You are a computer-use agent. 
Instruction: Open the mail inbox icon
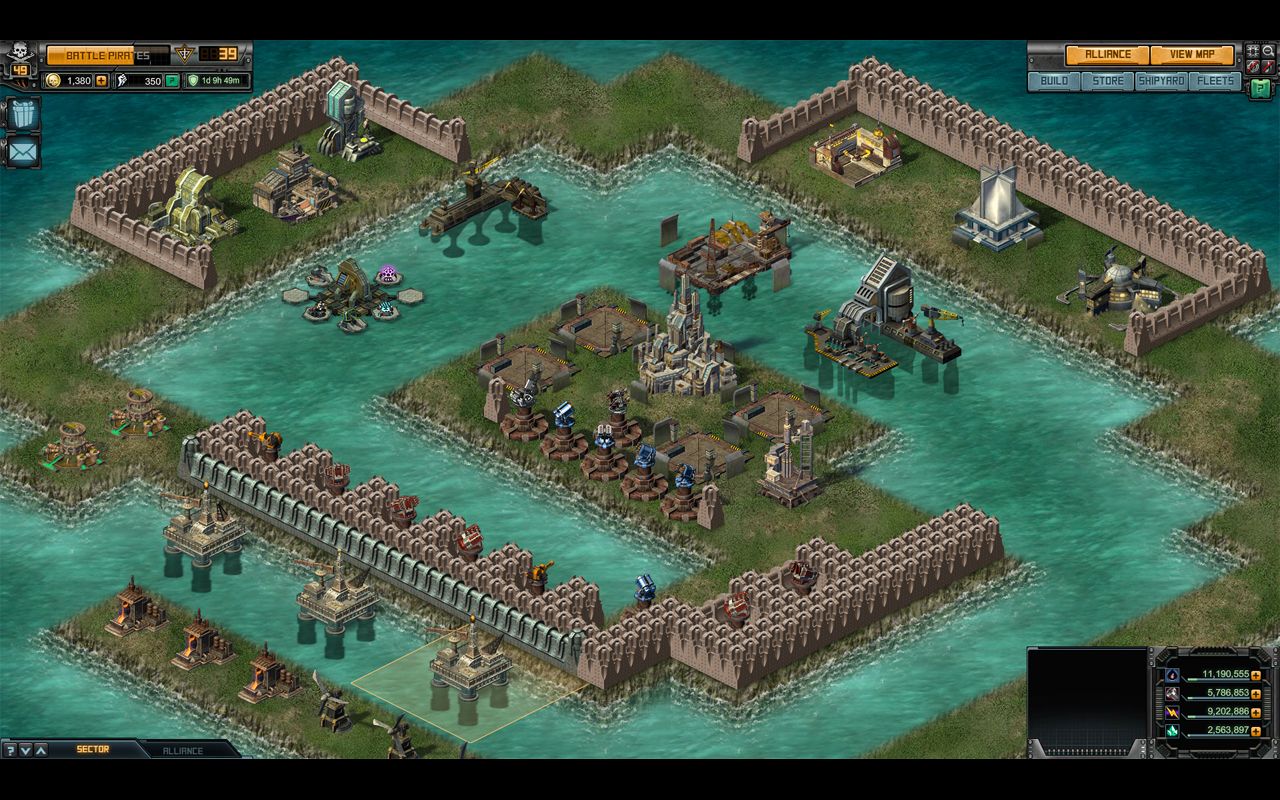click(x=22, y=150)
